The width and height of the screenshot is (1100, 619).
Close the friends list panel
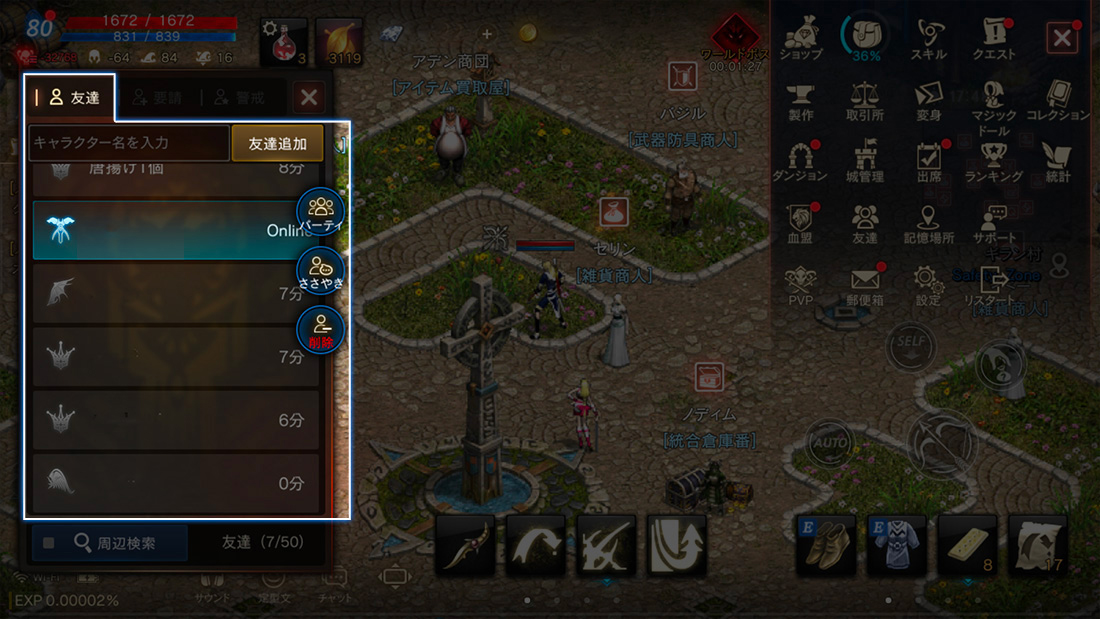309,97
